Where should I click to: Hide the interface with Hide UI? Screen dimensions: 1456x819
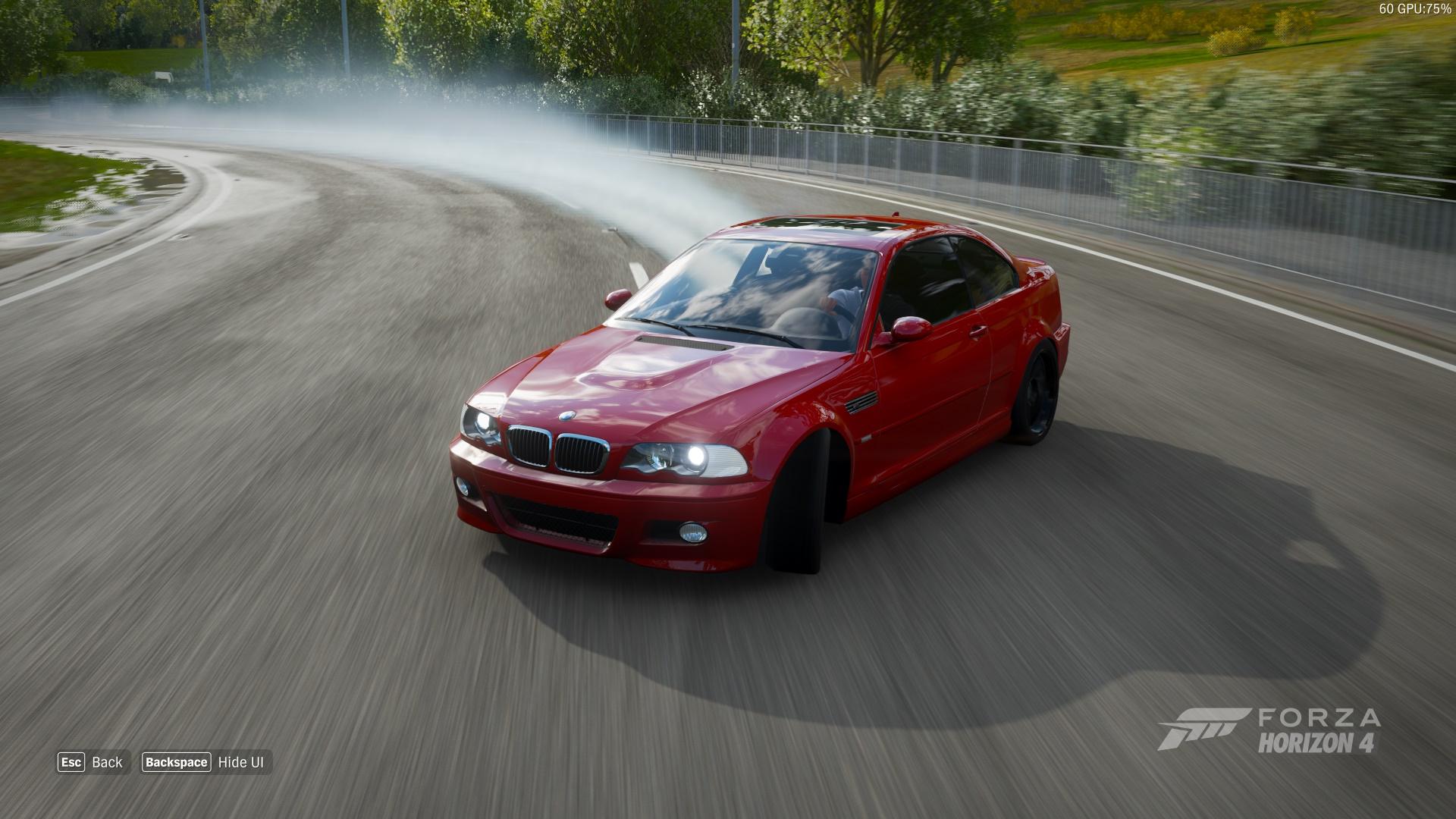click(x=206, y=762)
